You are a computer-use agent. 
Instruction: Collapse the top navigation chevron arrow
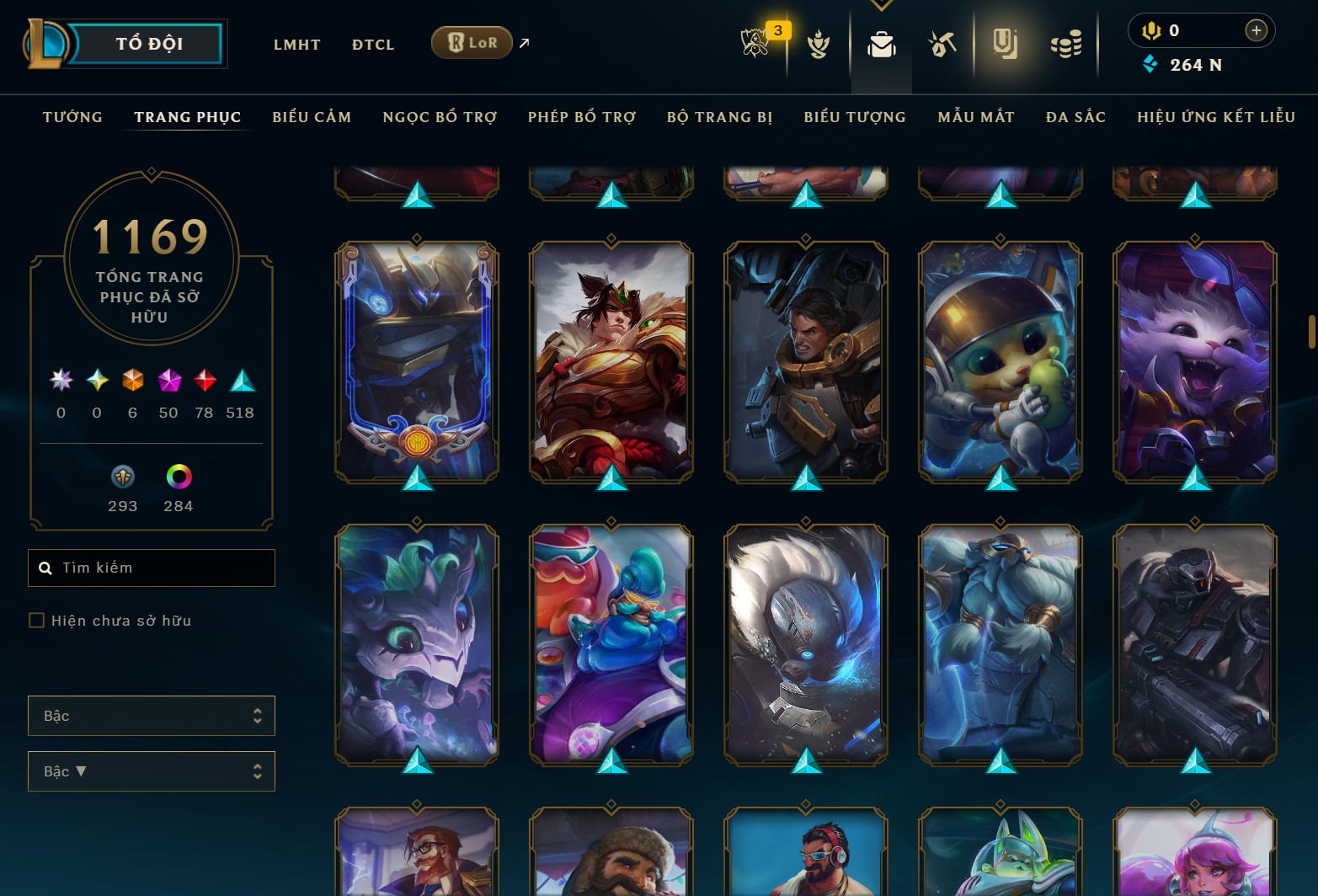click(x=881, y=4)
